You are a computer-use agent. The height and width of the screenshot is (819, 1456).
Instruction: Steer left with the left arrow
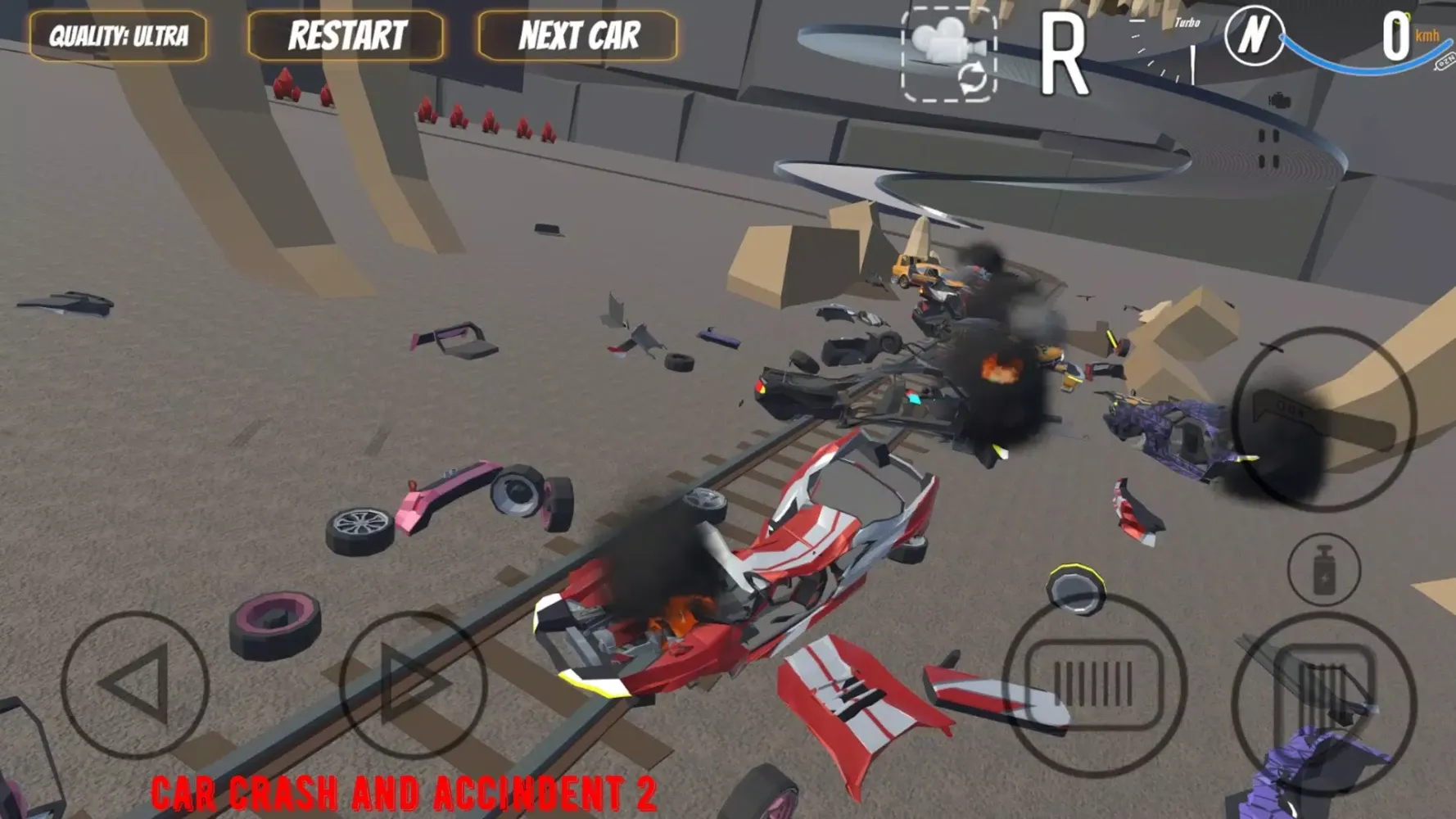(135, 685)
